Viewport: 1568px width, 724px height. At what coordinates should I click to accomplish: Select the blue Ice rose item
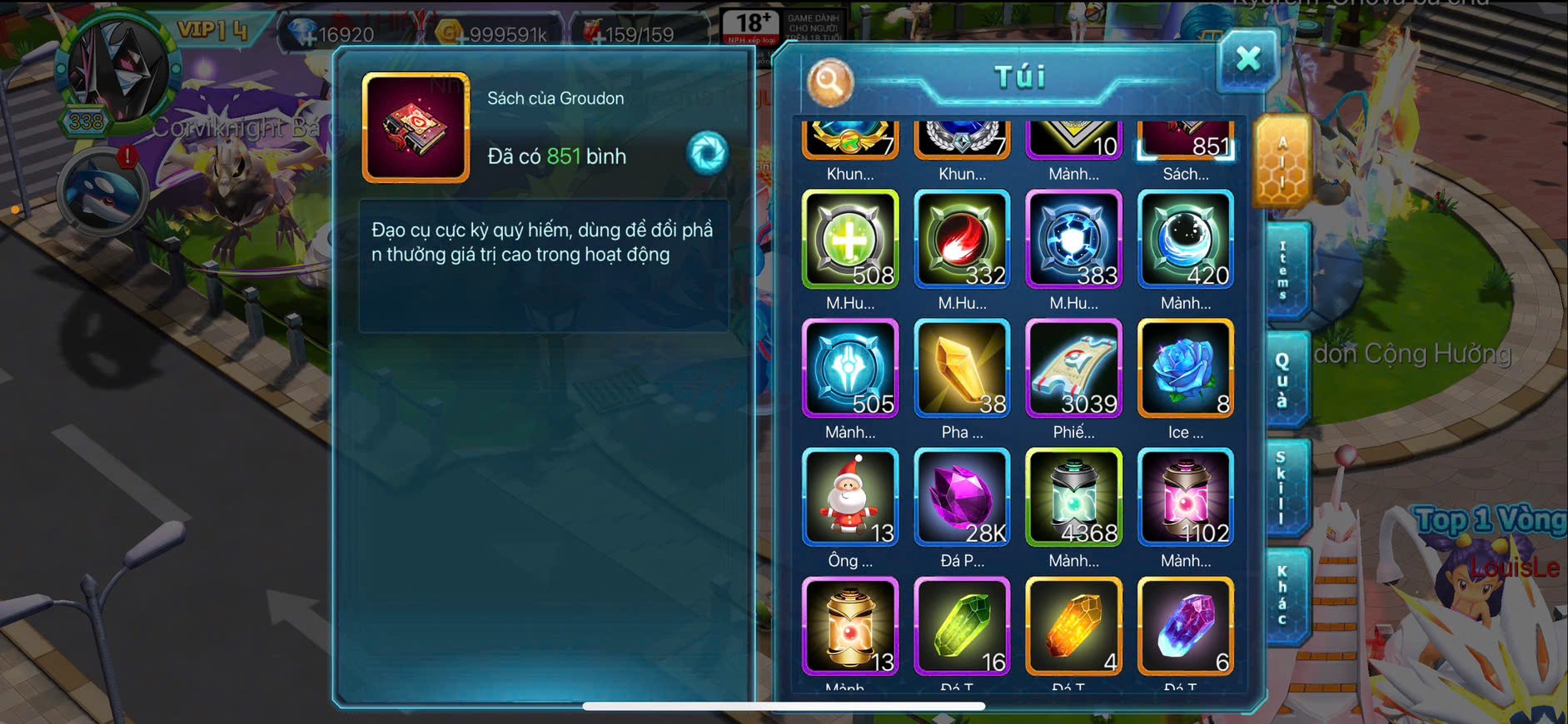pyautogui.click(x=1186, y=369)
